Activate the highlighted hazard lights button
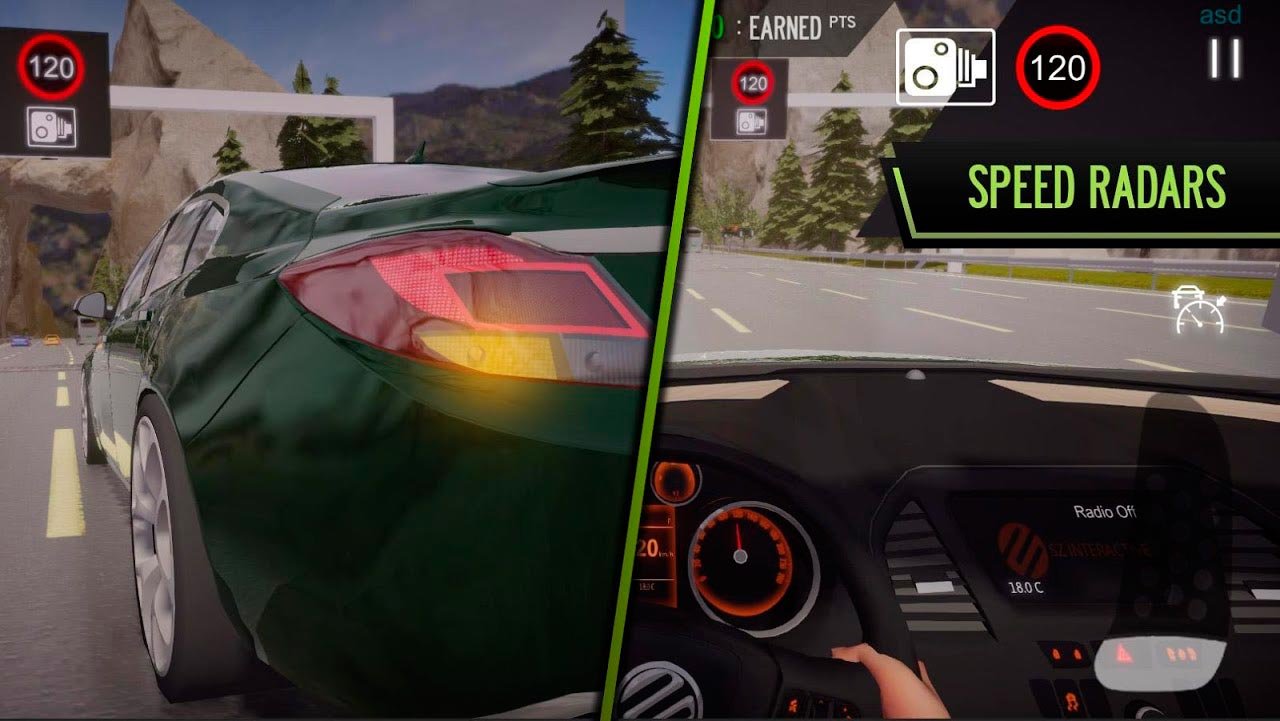 (x=1126, y=655)
